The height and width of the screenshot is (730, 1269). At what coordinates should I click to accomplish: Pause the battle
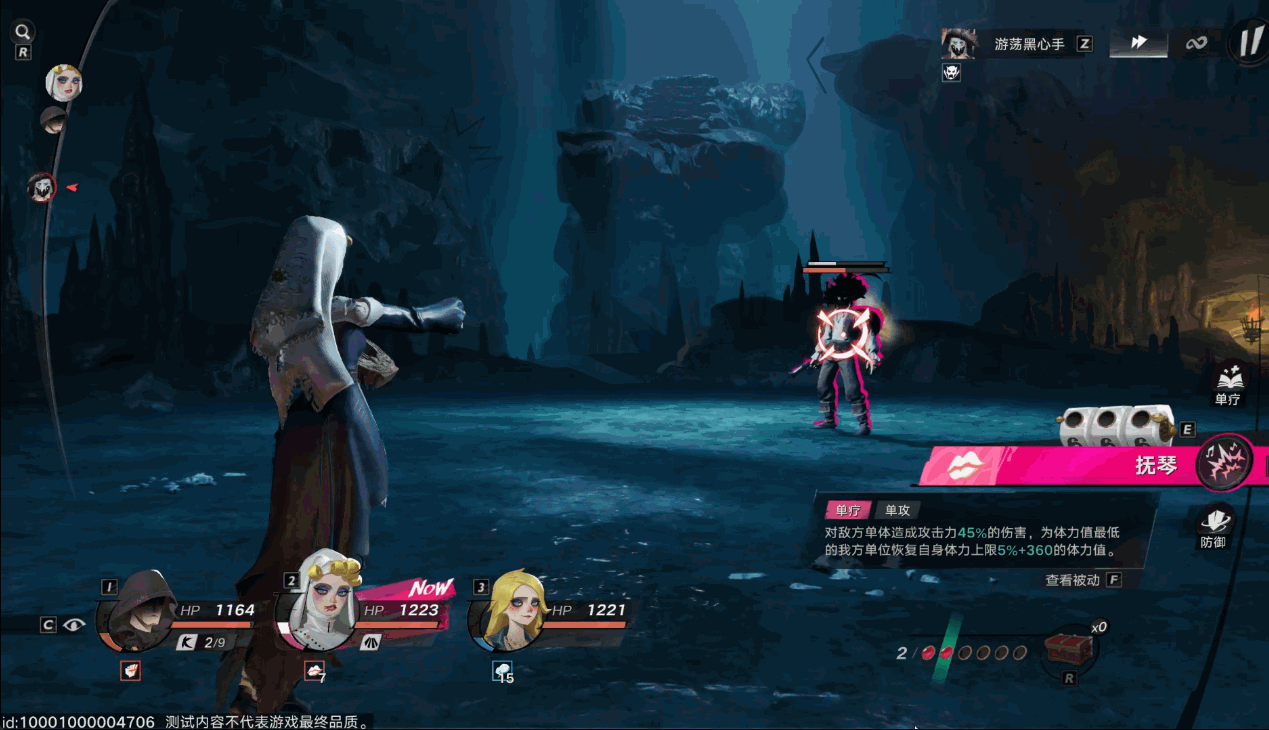(x=1249, y=43)
